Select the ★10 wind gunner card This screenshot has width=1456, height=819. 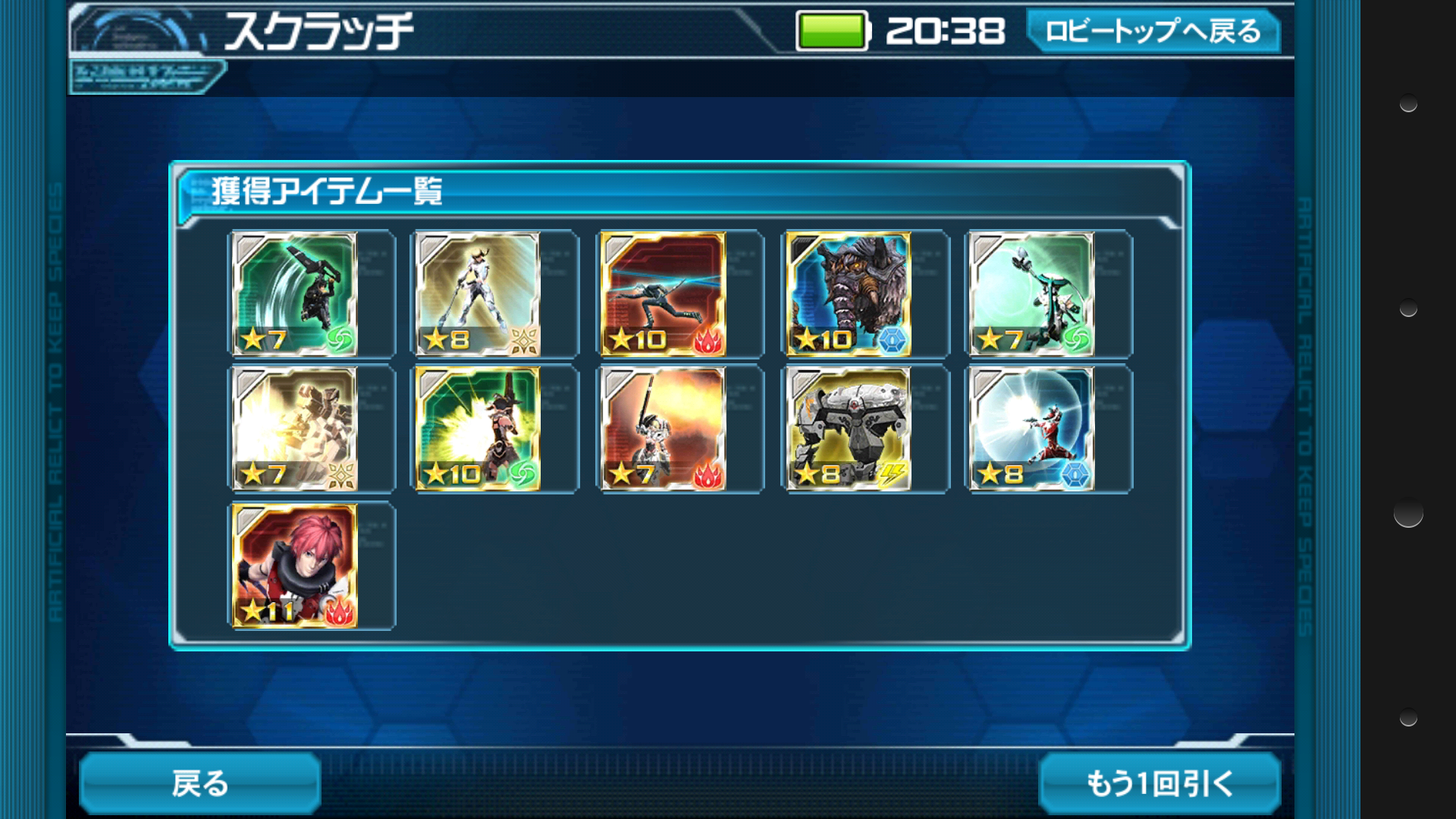tap(478, 429)
